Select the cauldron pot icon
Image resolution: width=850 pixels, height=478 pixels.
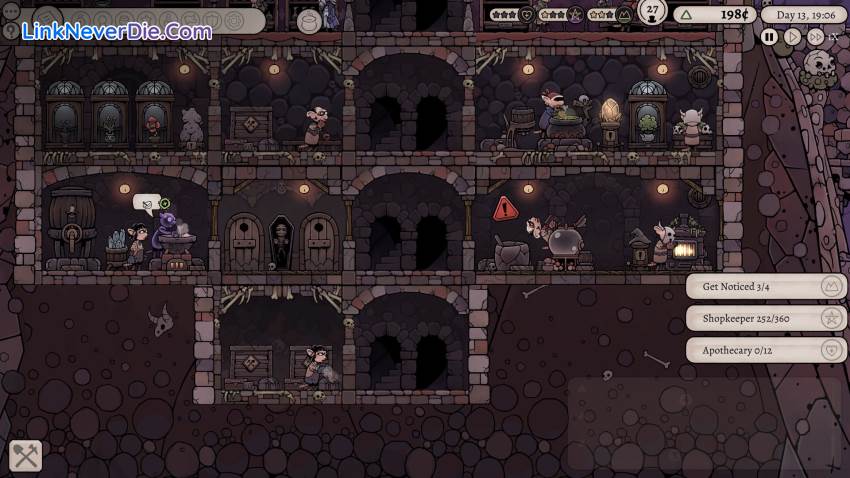pyautogui.click(x=309, y=20)
